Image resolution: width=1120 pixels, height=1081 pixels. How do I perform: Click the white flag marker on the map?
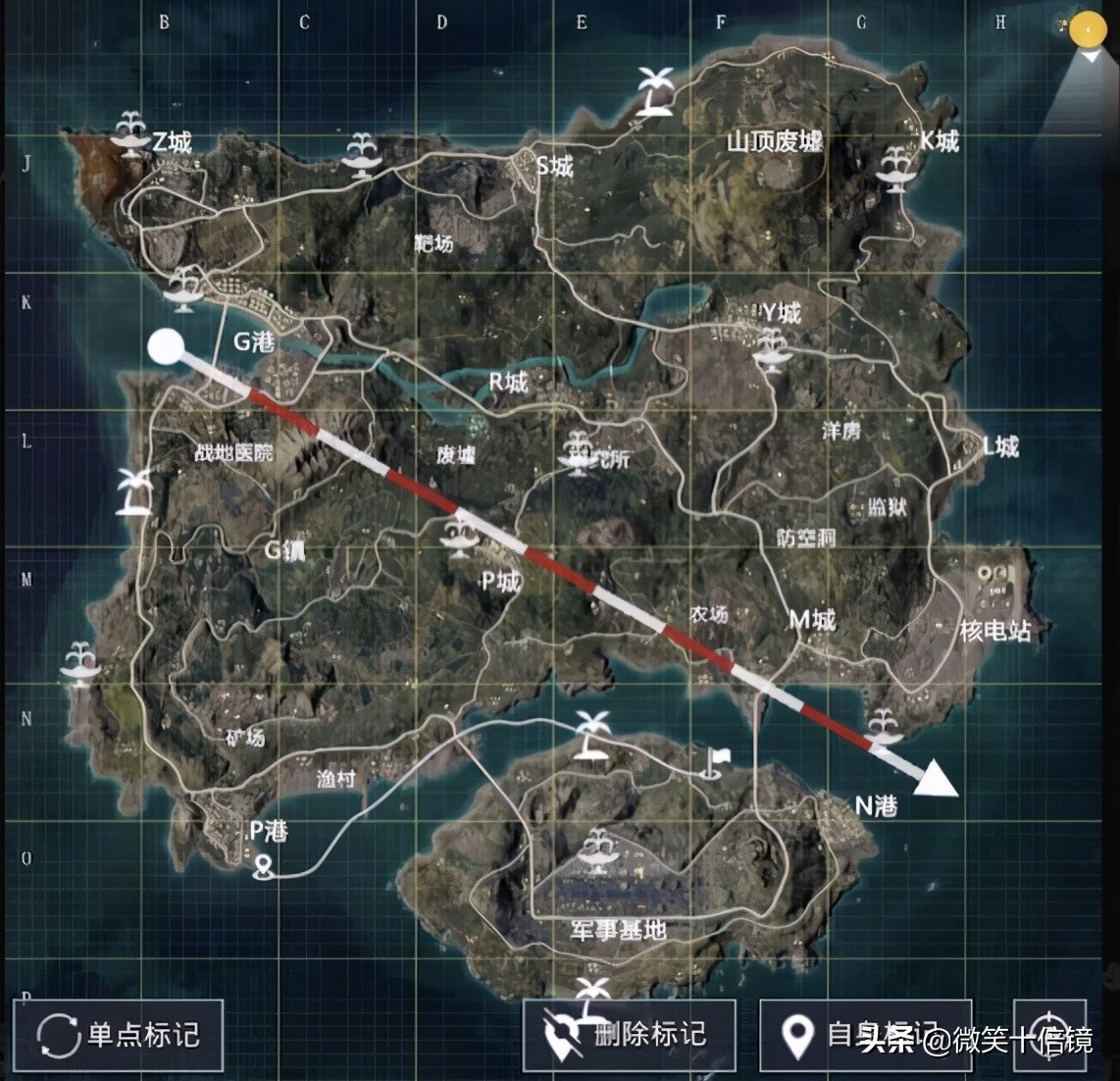point(714,760)
